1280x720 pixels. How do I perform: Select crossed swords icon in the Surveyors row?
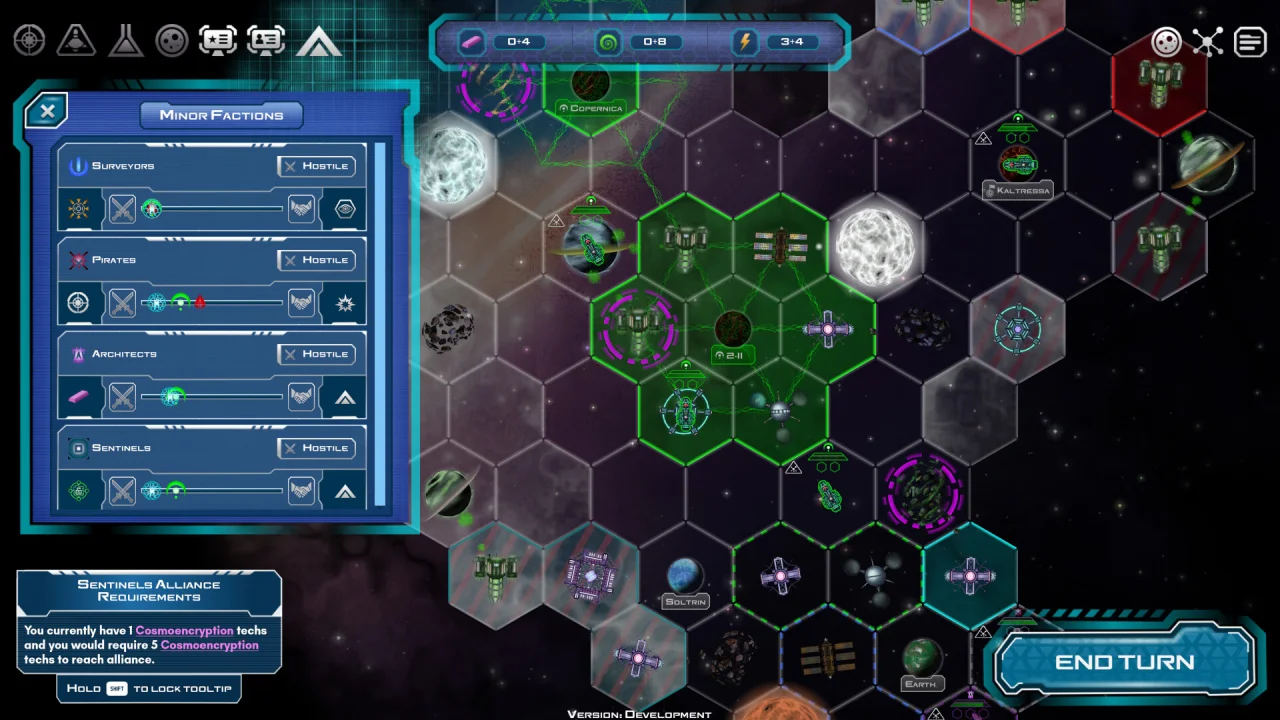click(122, 209)
